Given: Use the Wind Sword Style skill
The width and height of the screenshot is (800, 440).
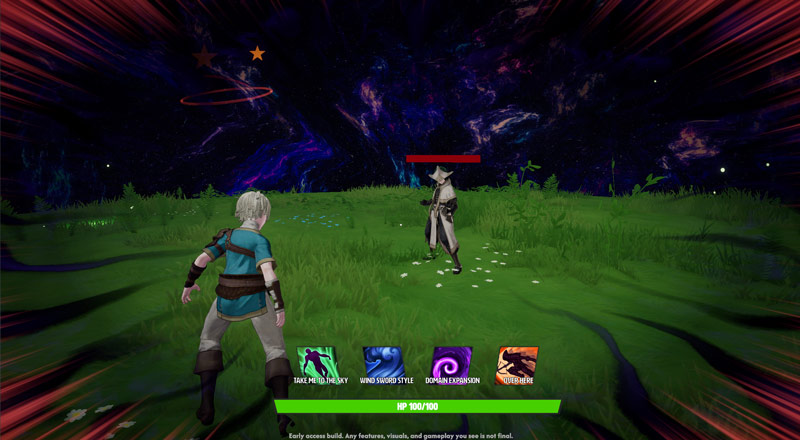Looking at the screenshot, I should (x=384, y=362).
